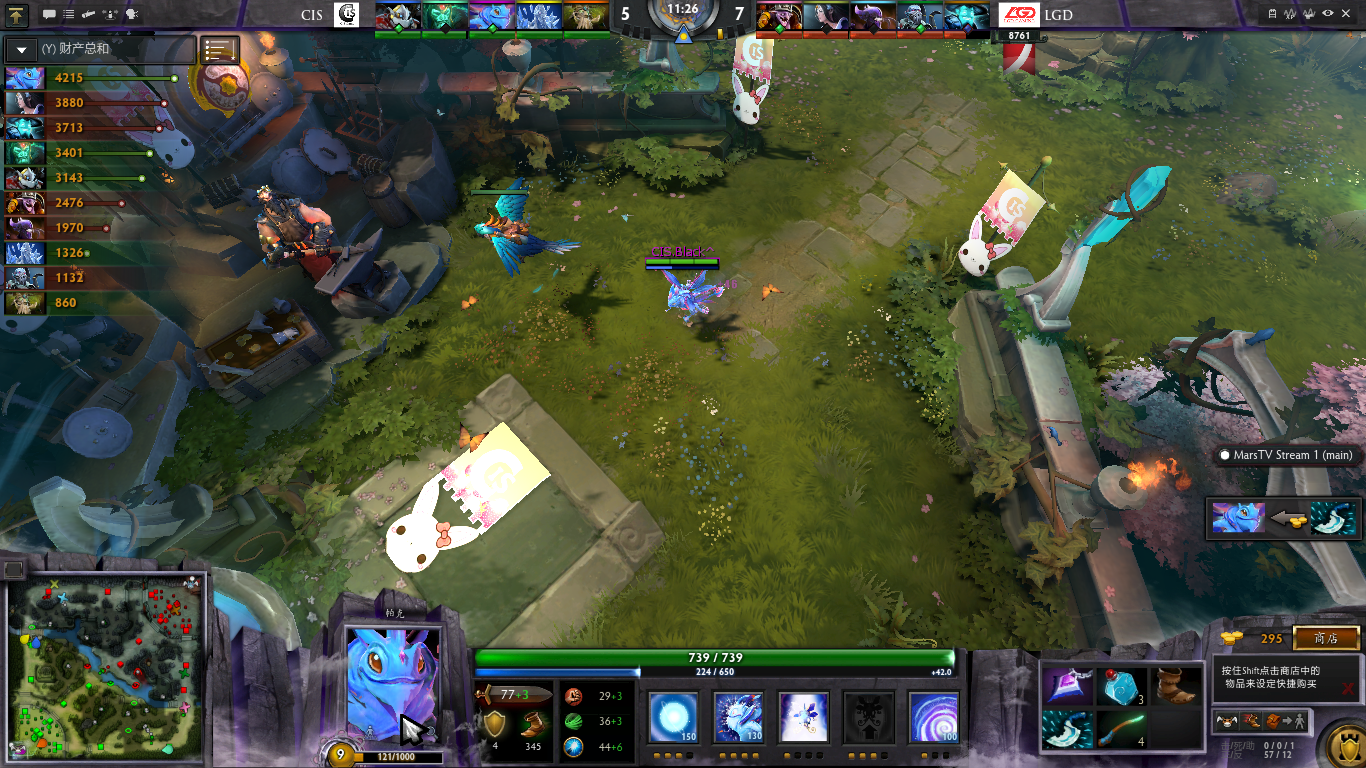Click Puck's large hero portrait
This screenshot has width=1366, height=768.
coord(392,682)
